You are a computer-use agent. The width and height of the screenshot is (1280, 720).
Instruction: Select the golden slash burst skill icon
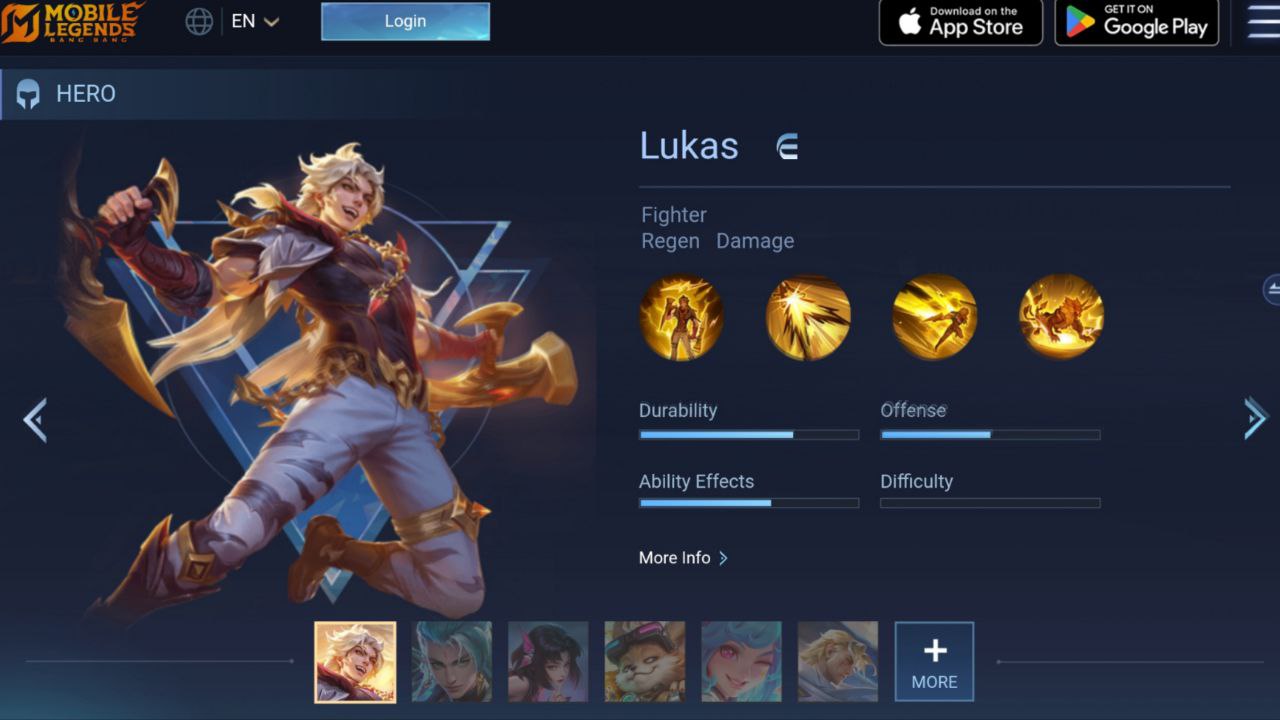[x=808, y=317]
